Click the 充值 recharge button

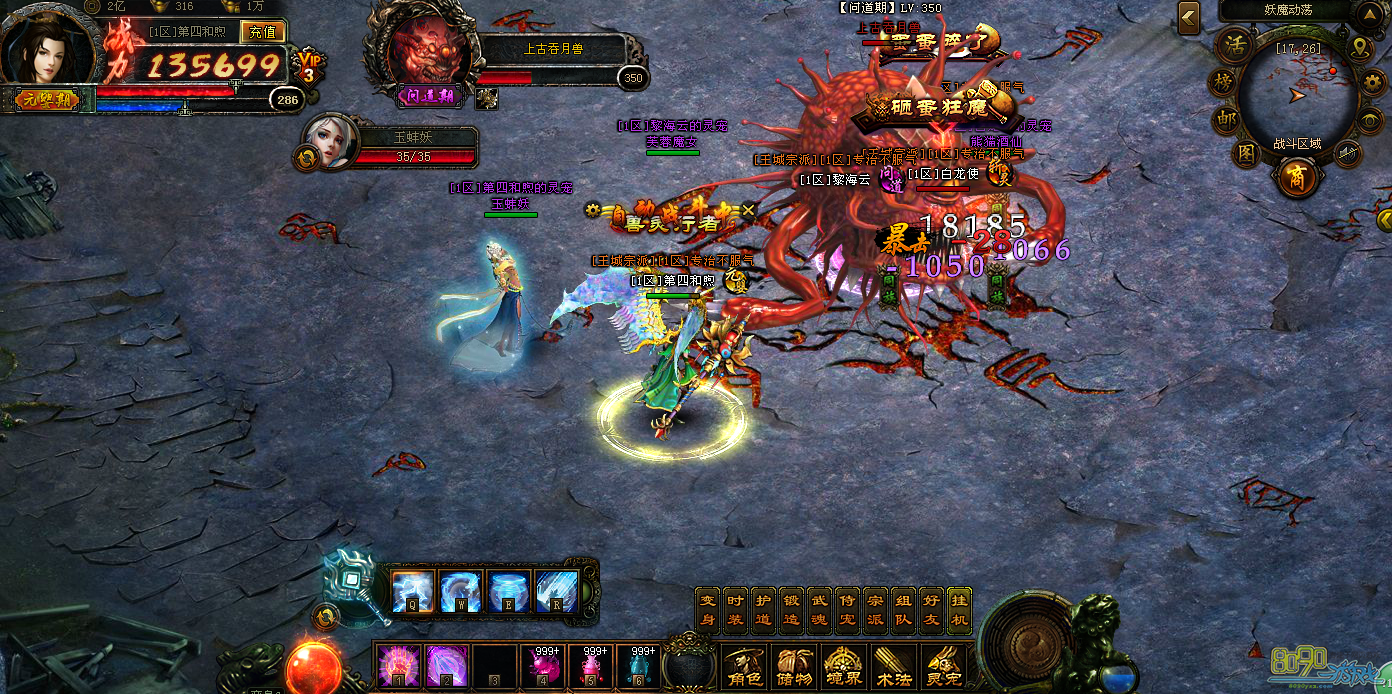264,31
